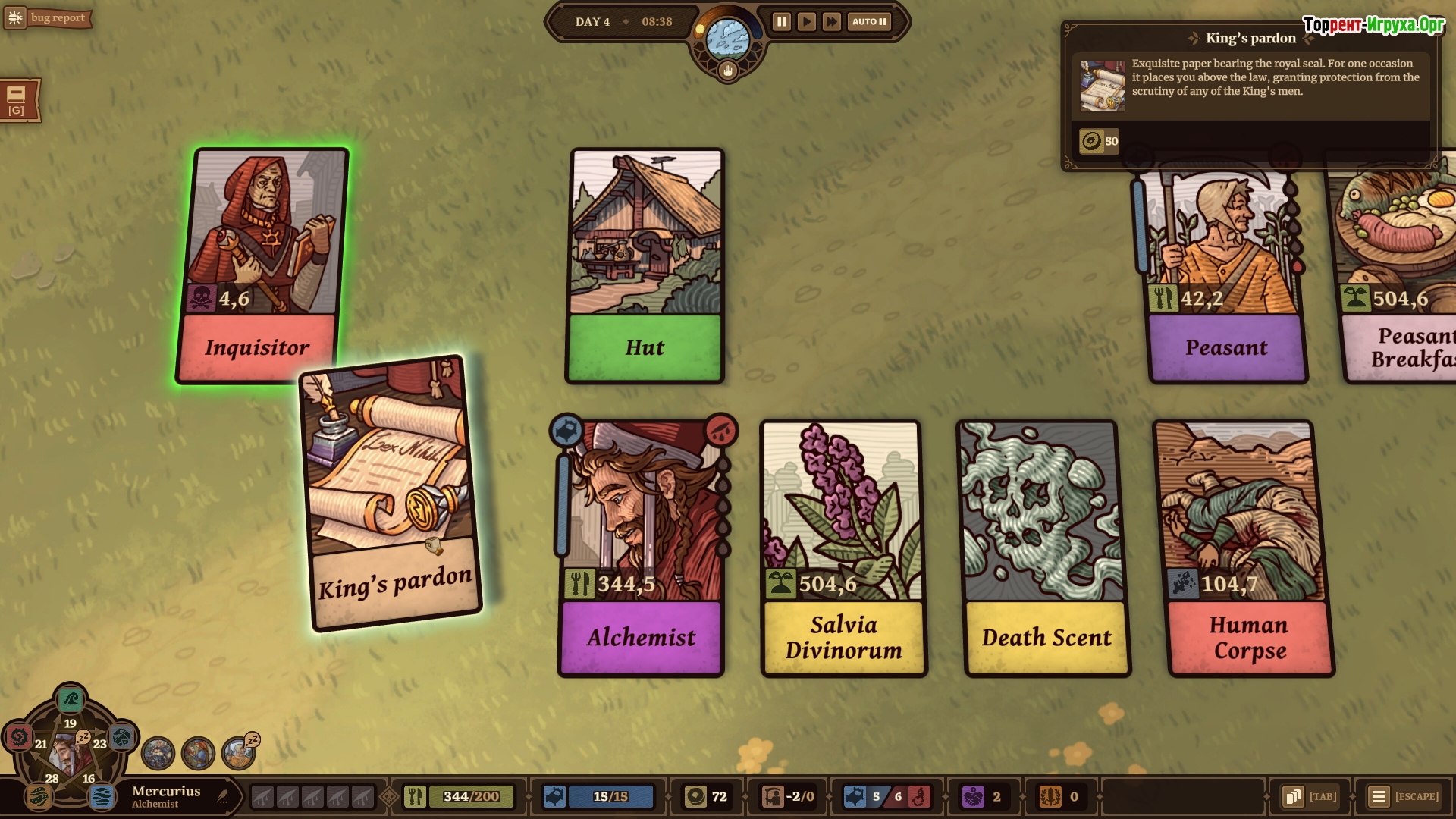Open the side panel marked [G]

[17, 100]
